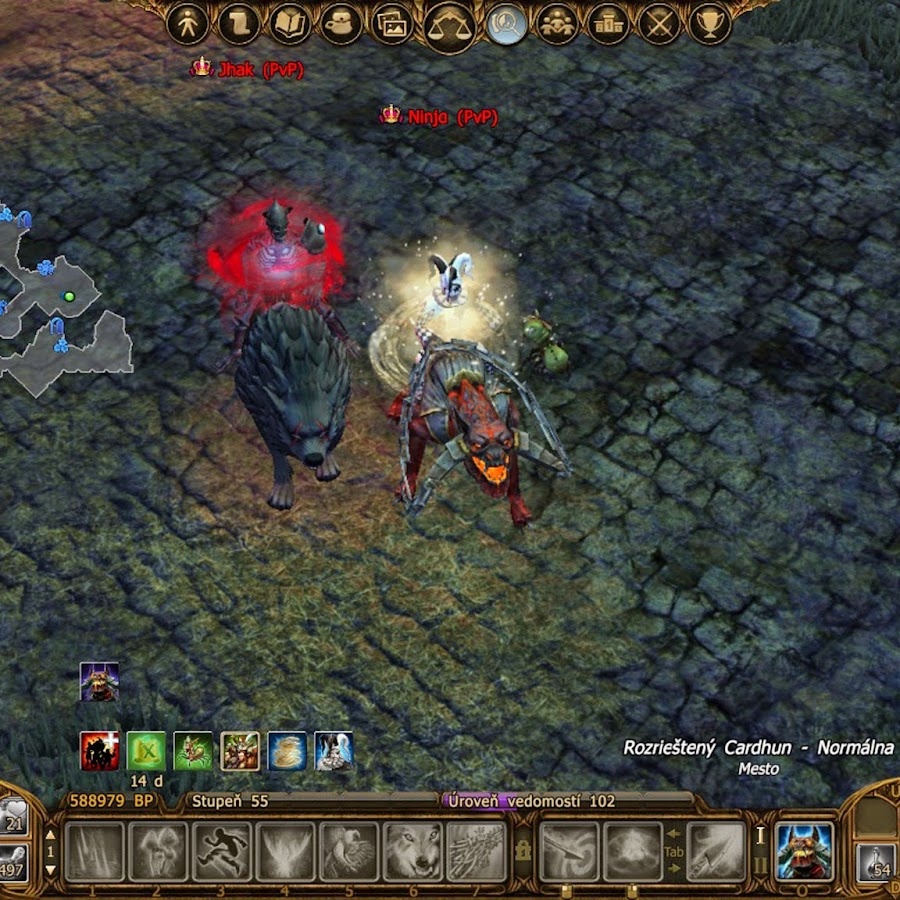Open the character menu icon
Screen dimensions: 900x900
click(187, 24)
